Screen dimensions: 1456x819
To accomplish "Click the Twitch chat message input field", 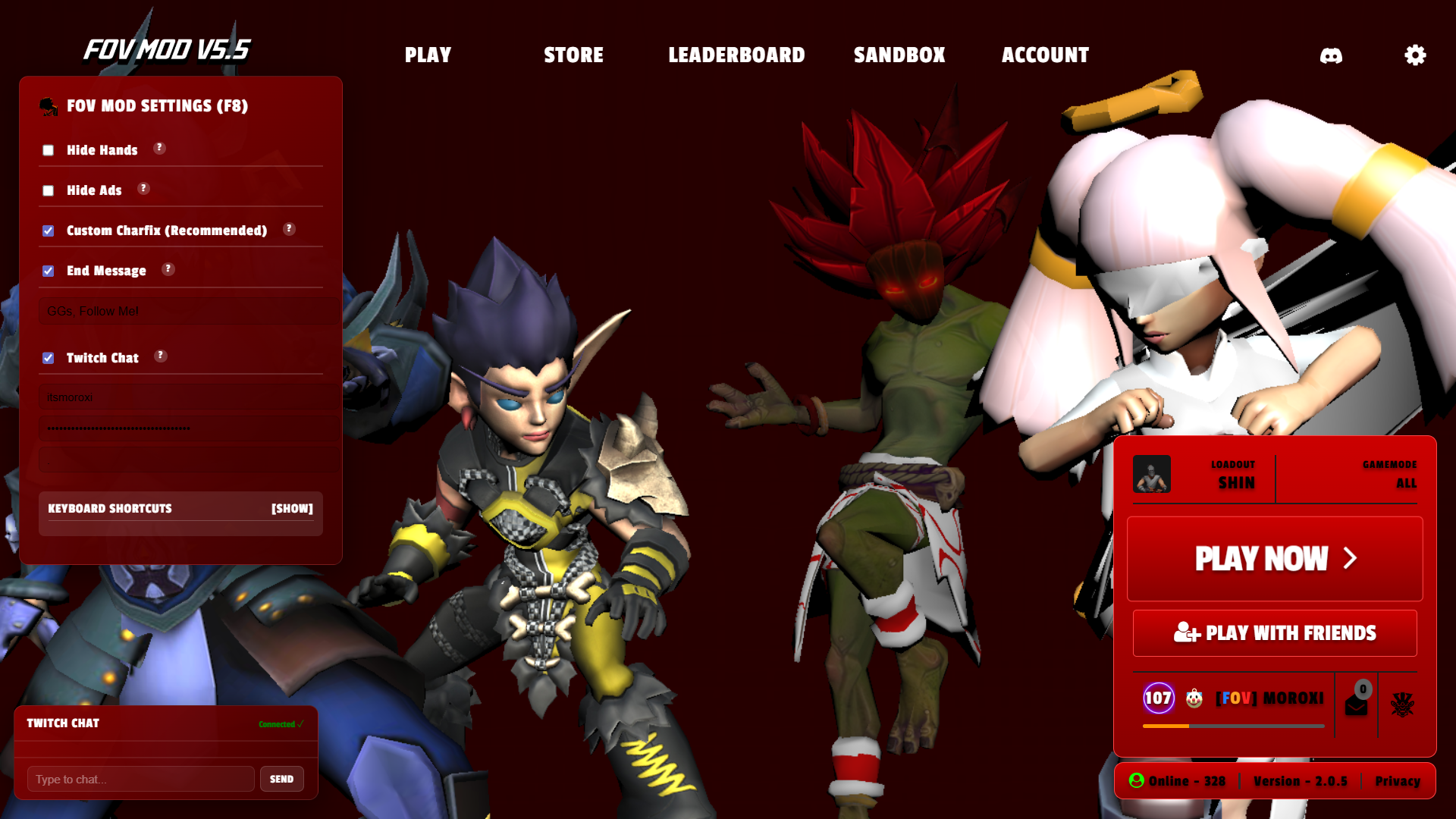I will coord(140,778).
